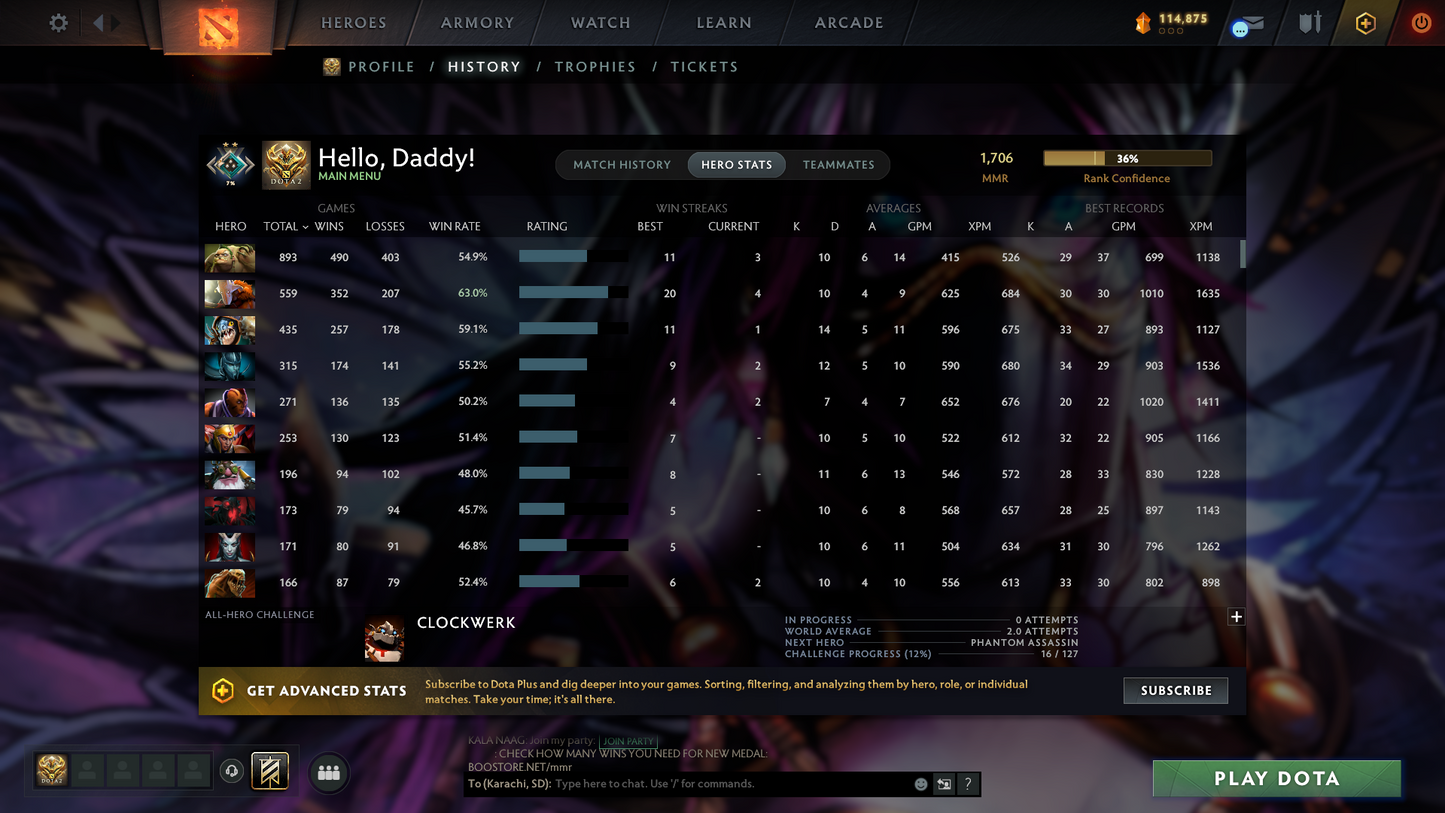
Task: Open the armory shield-and-sword icon
Action: [x=1310, y=22]
